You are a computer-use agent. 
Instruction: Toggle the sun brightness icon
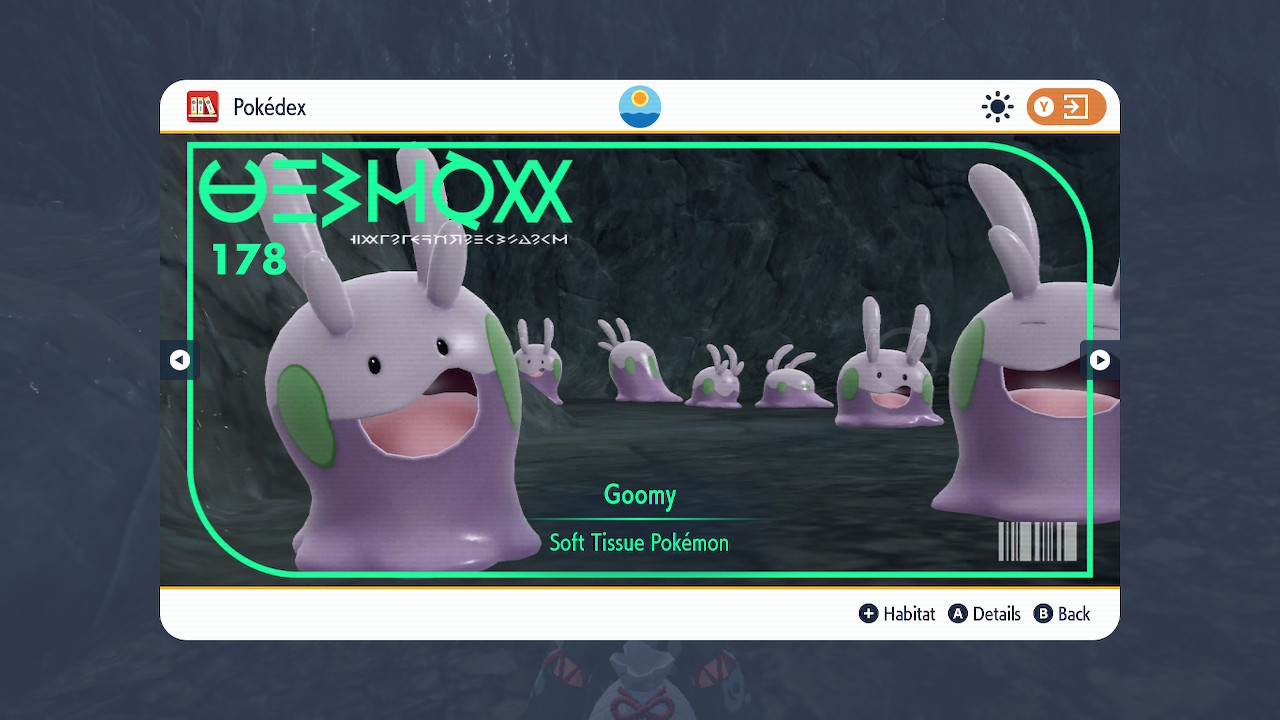pos(997,107)
